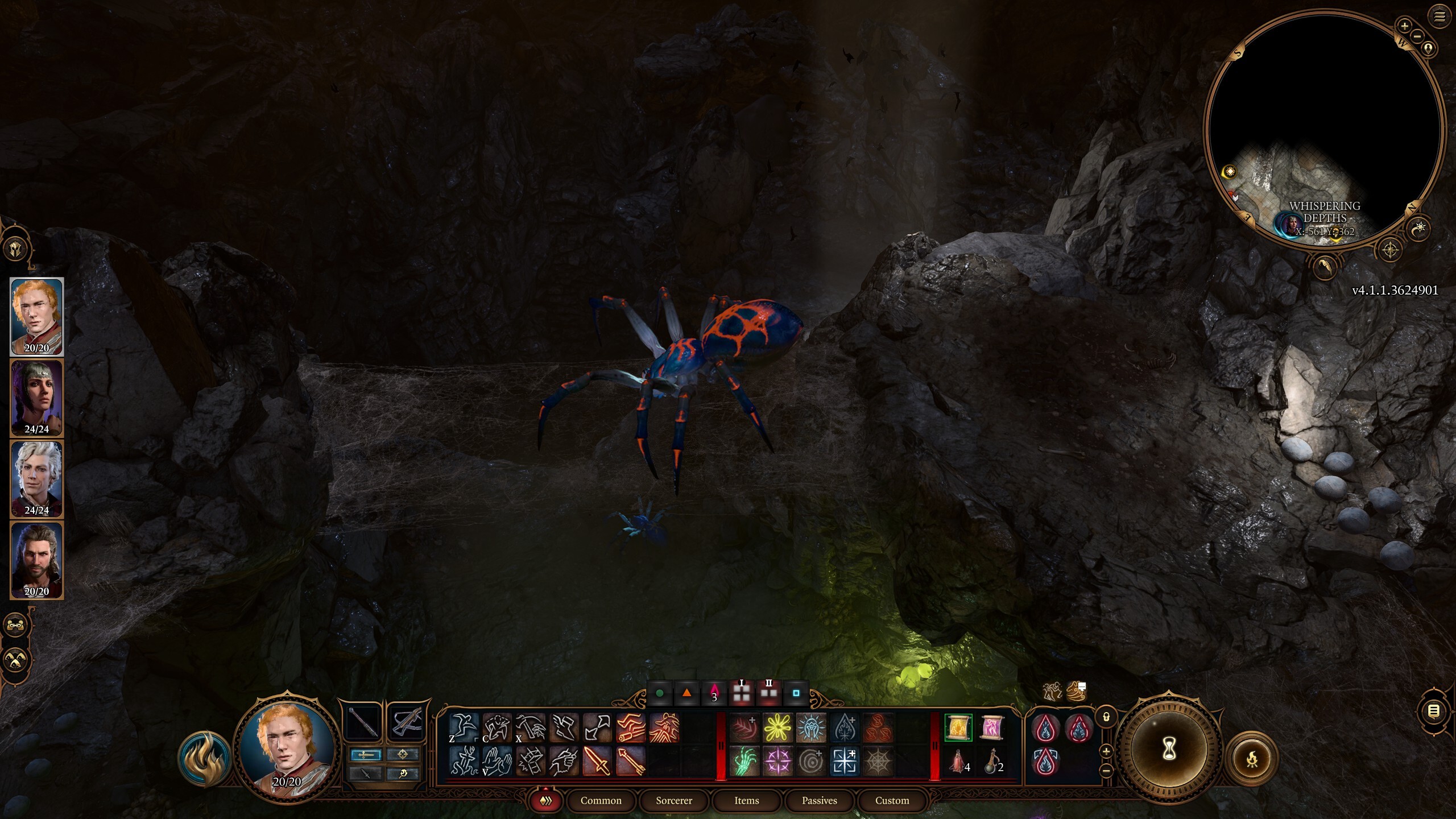Image resolution: width=1456 pixels, height=819 pixels.
Task: Choose the crossbow ranged weapon slot
Action: click(x=407, y=722)
